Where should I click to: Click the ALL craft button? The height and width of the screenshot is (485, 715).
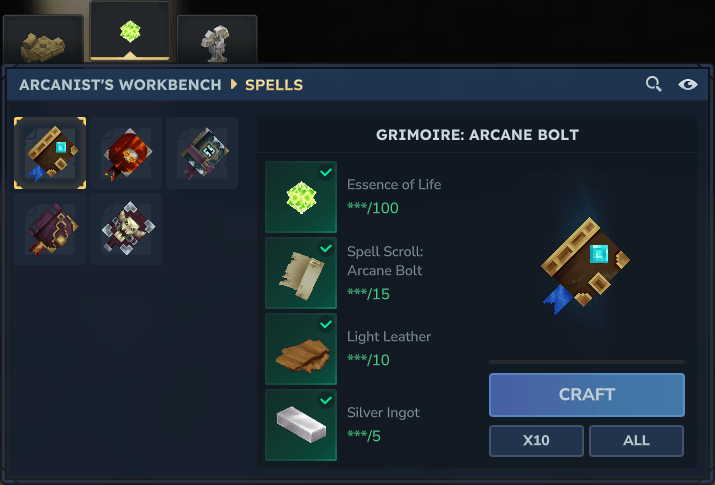coord(636,440)
